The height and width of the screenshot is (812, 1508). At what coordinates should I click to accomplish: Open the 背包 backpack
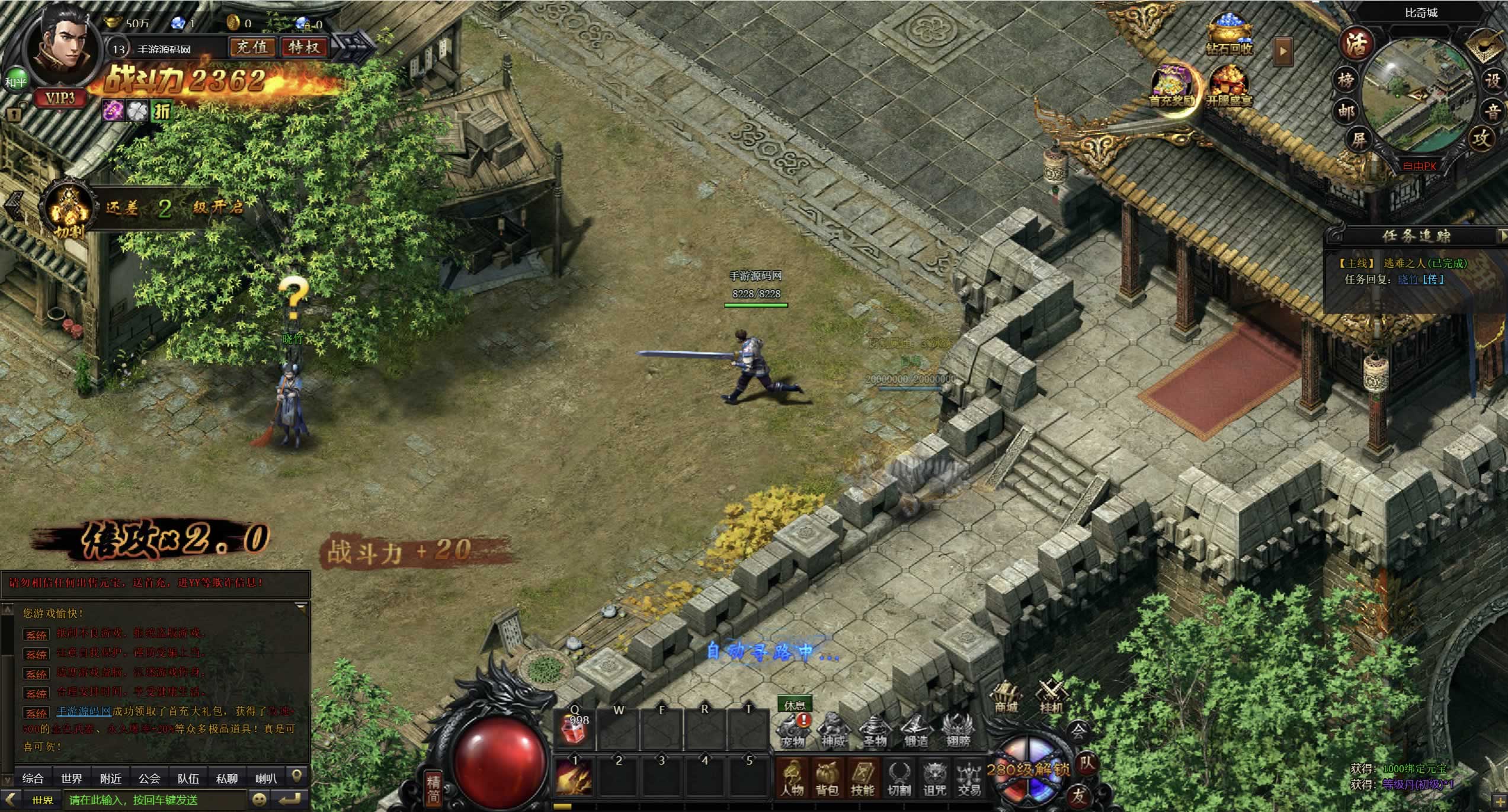point(827,778)
